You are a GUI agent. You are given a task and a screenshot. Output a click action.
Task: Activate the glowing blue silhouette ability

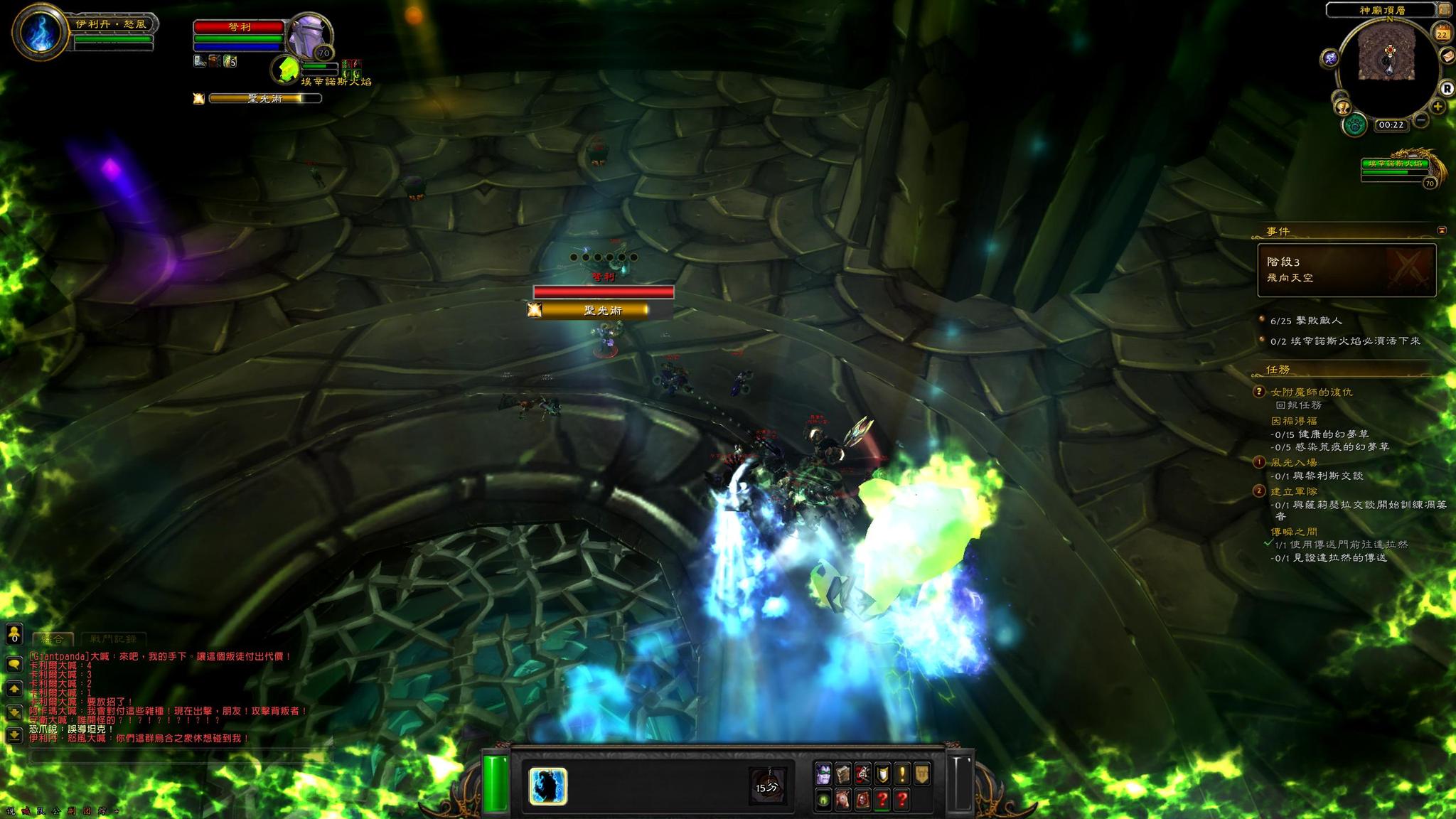tap(547, 786)
